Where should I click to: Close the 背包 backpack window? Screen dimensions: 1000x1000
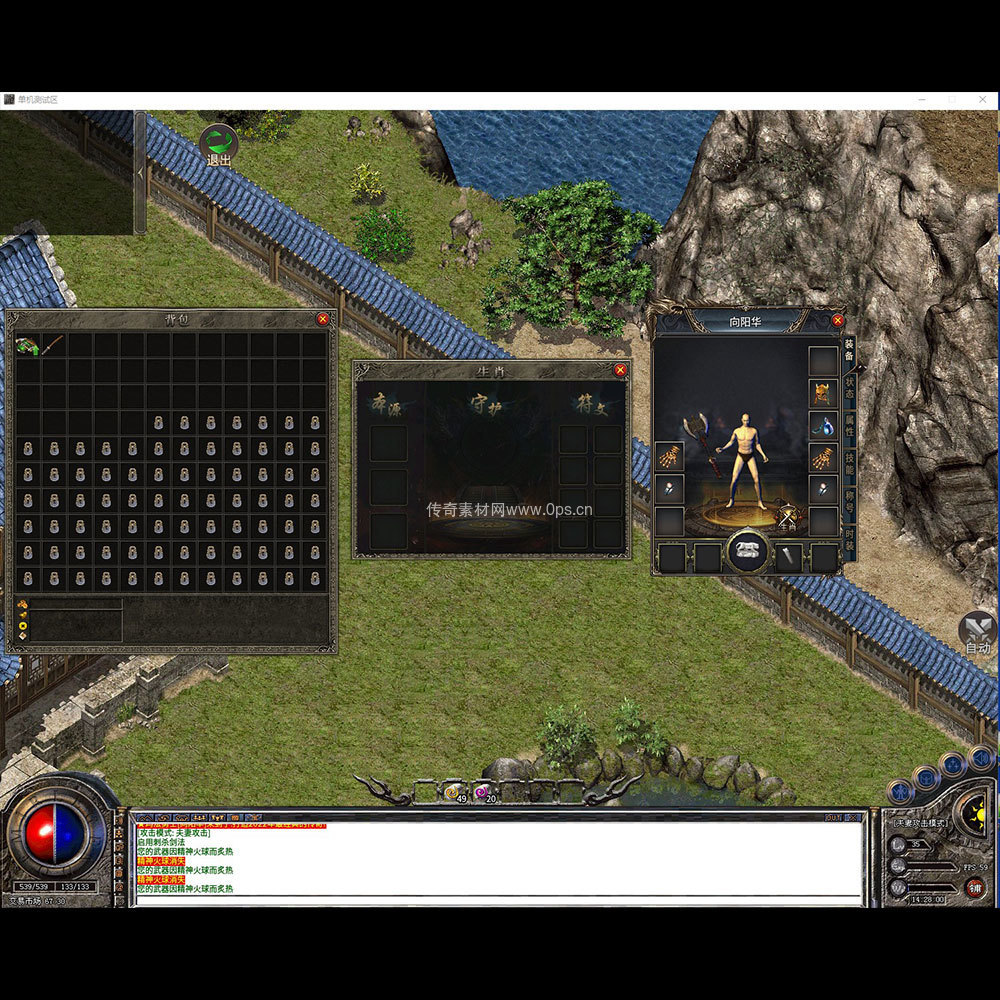coord(322,319)
